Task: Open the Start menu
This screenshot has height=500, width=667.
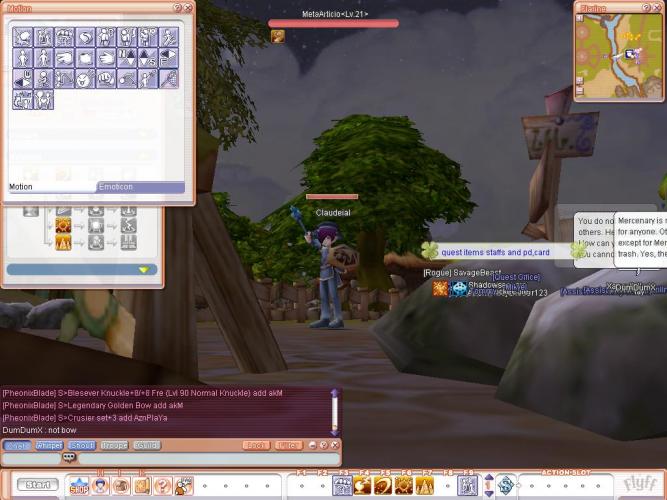Action: point(38,485)
